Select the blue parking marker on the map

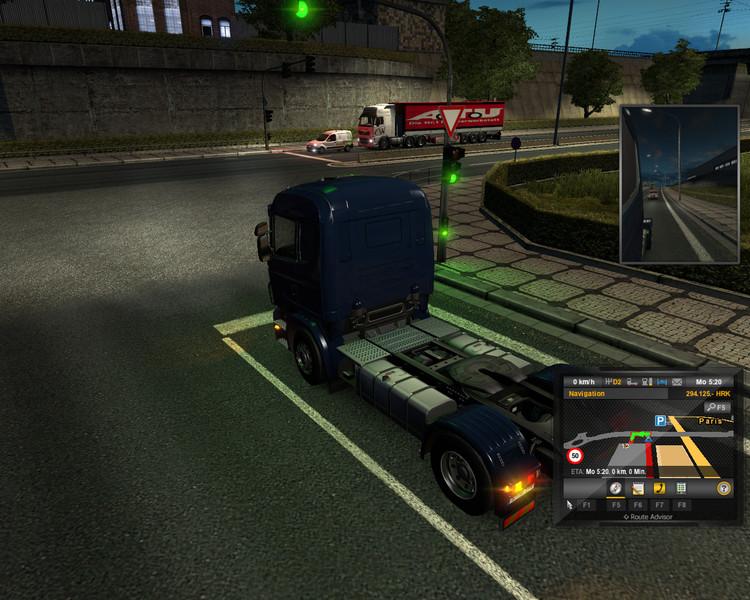click(x=661, y=421)
